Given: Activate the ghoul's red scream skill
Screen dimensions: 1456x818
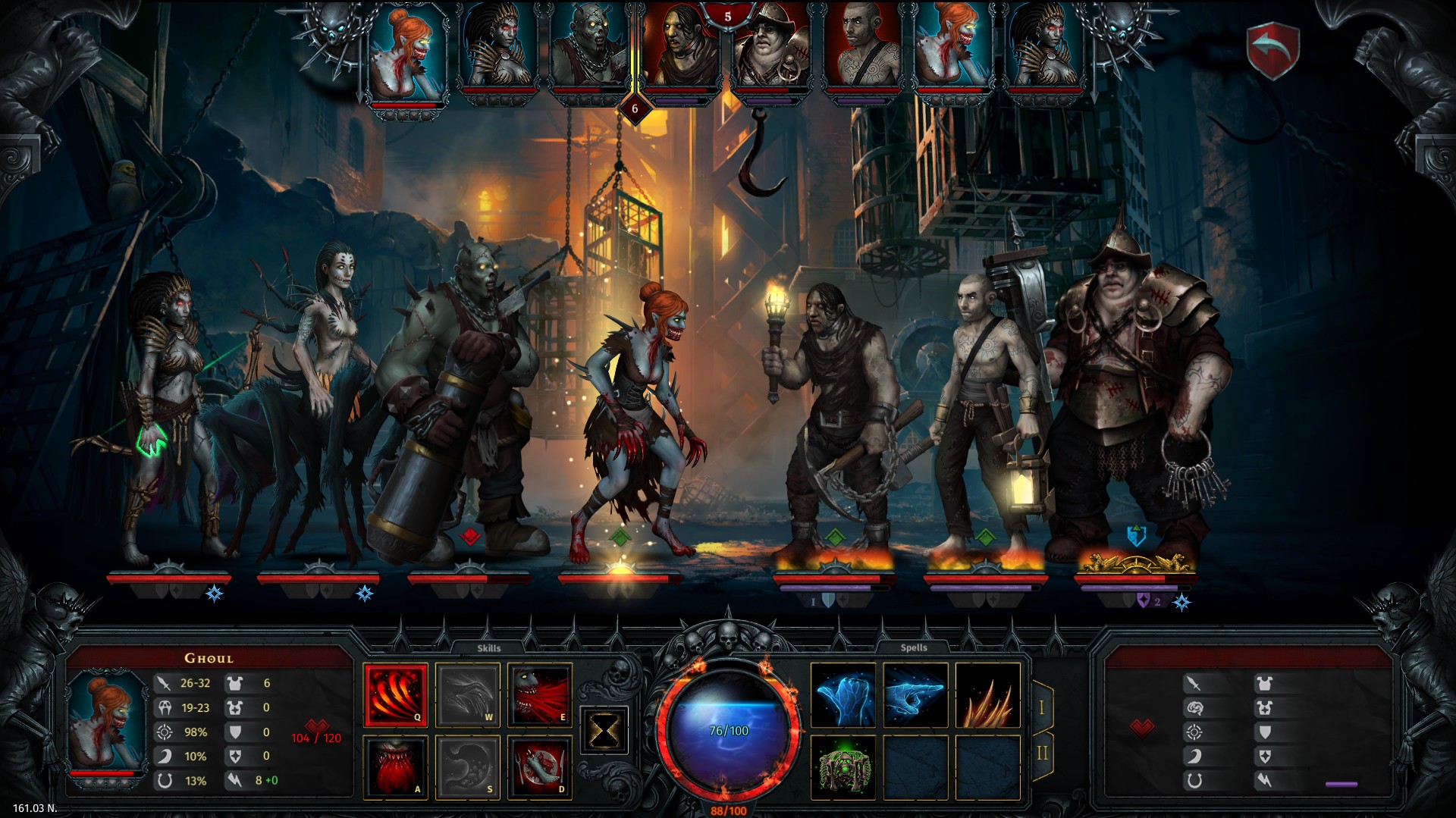Looking at the screenshot, I should [x=539, y=694].
